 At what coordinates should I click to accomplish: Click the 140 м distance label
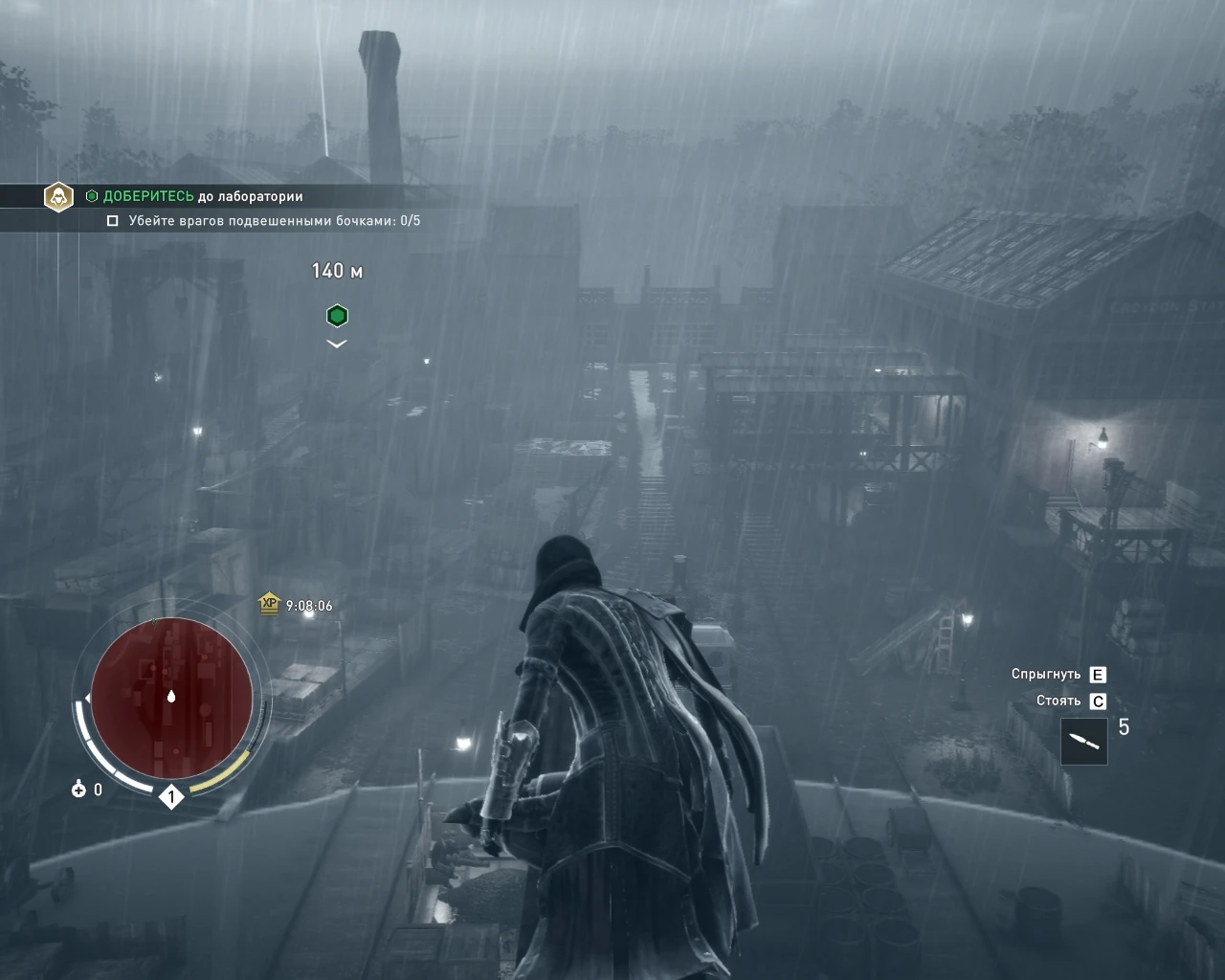tap(334, 270)
